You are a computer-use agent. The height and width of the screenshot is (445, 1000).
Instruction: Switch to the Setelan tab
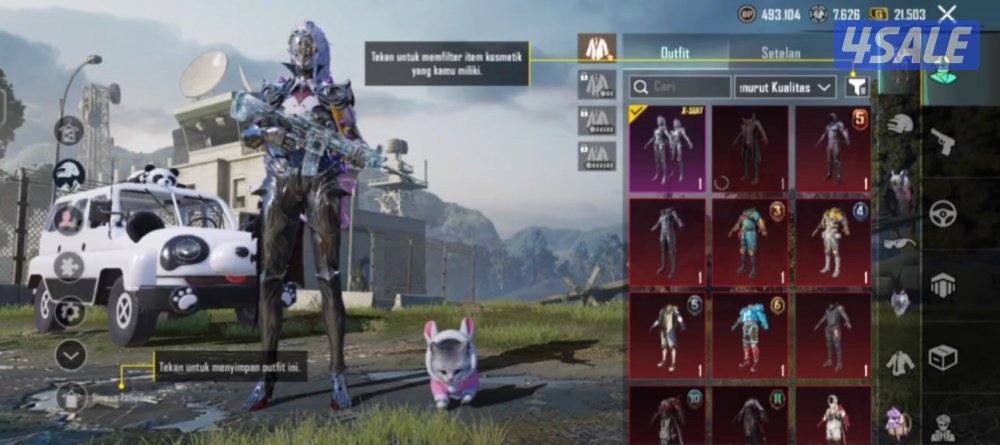click(x=781, y=49)
